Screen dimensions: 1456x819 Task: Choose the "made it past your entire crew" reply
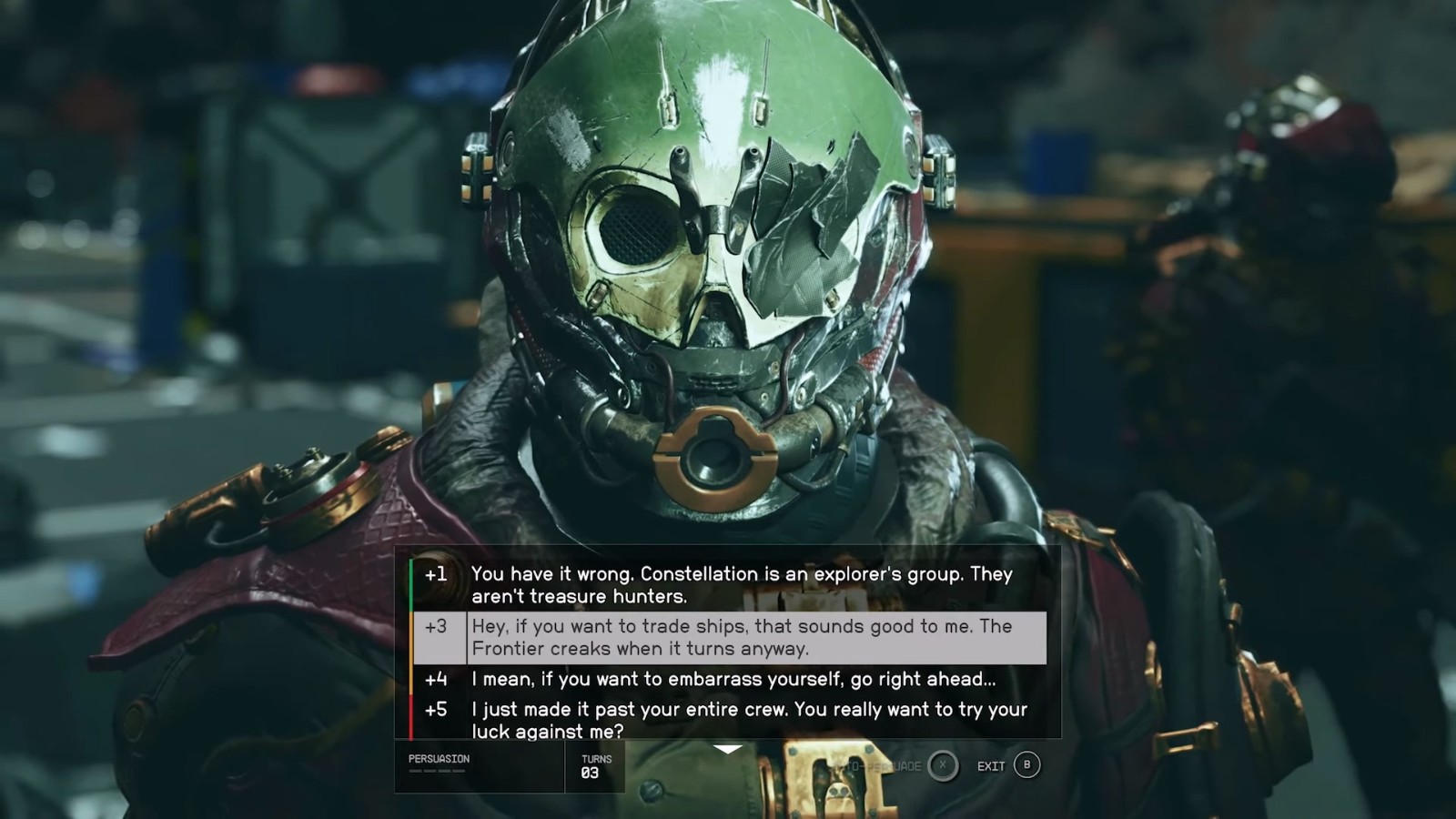coord(748,719)
